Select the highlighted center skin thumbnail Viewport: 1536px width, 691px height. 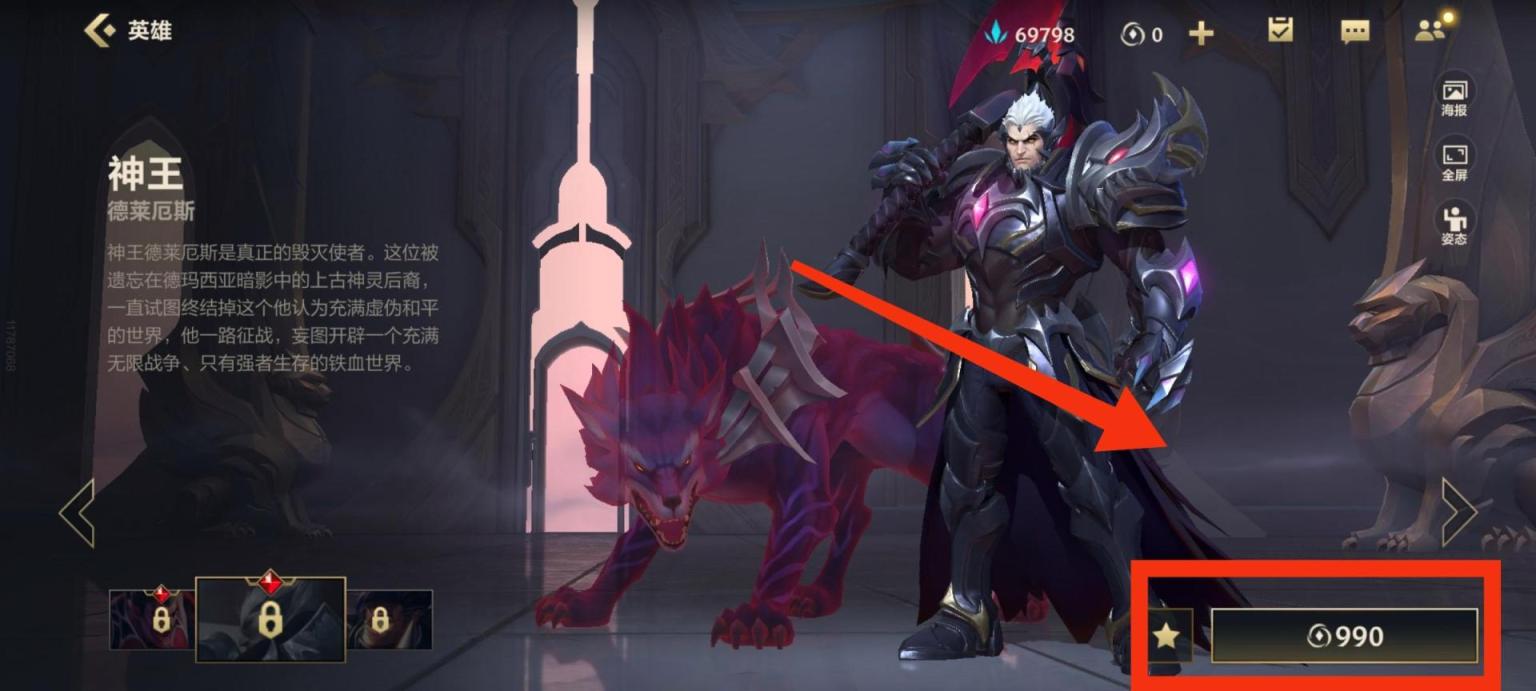tap(270, 619)
